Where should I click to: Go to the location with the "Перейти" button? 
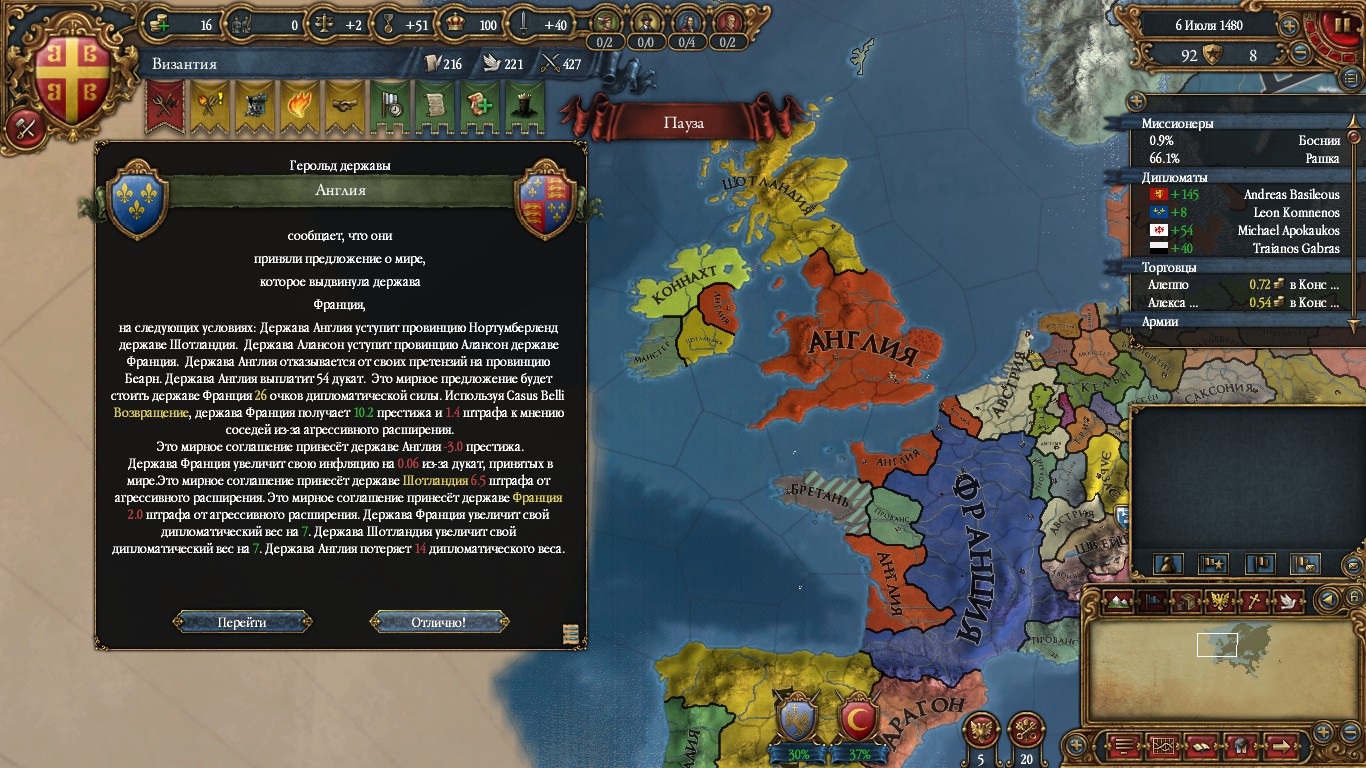point(242,622)
